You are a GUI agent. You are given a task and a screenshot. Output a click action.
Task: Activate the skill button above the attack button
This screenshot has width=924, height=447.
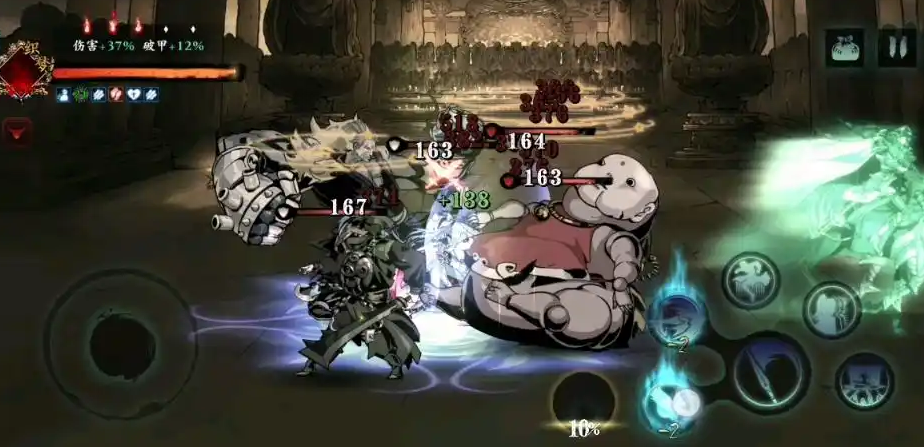point(751,279)
